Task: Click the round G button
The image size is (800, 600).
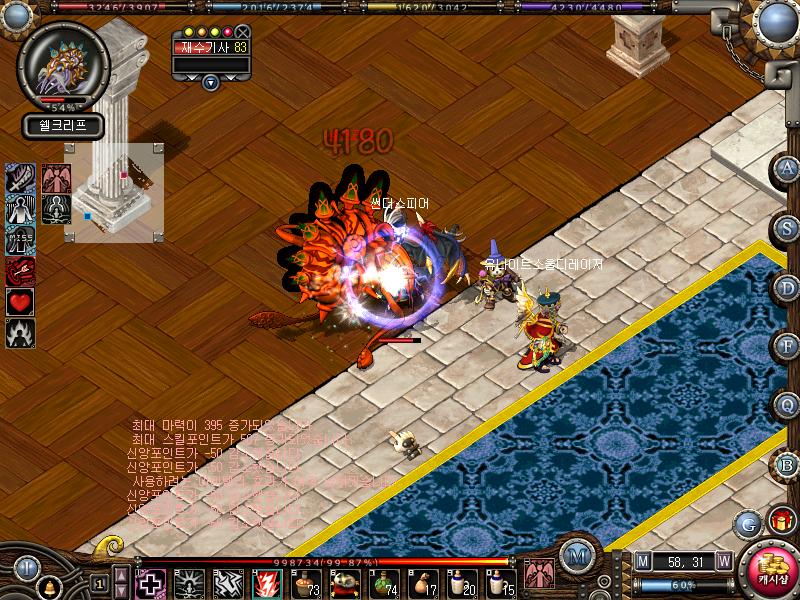Action: click(747, 523)
